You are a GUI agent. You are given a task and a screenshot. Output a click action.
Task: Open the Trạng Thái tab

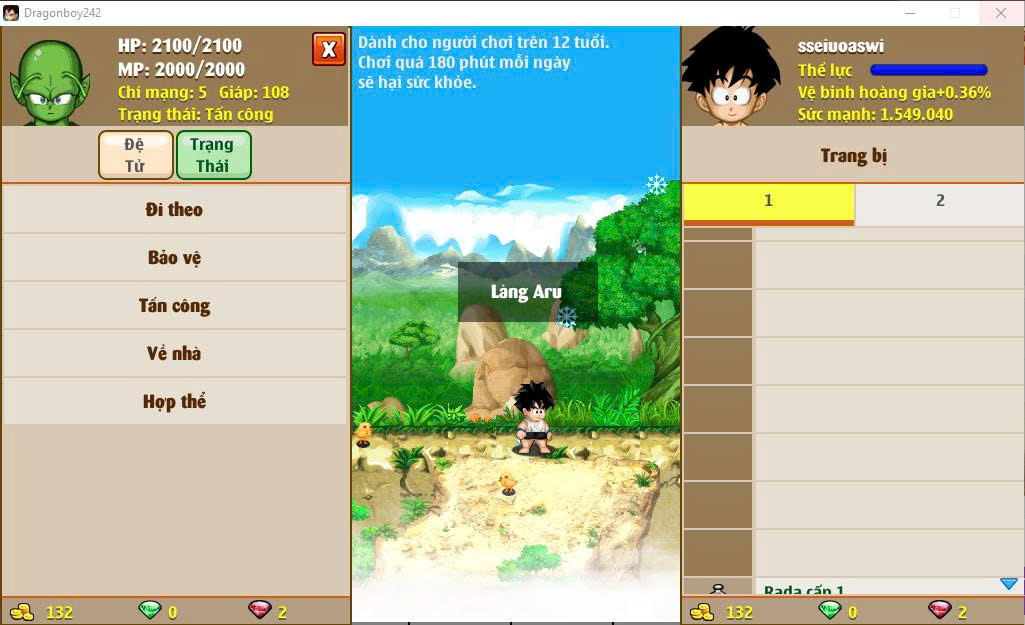point(213,155)
